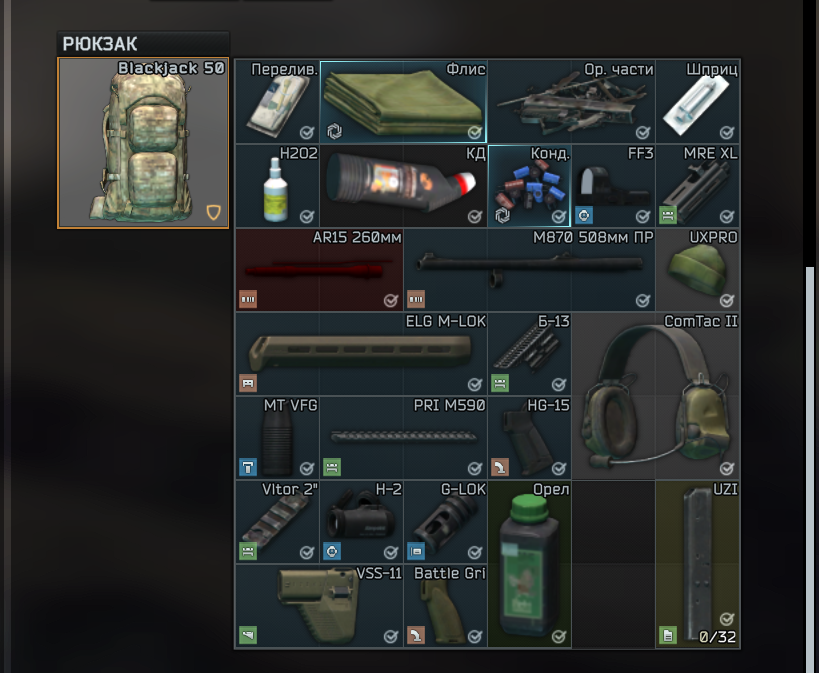Viewport: 819px width, 673px height.
Task: Click the FF3 reflex sight
Action: (x=613, y=186)
